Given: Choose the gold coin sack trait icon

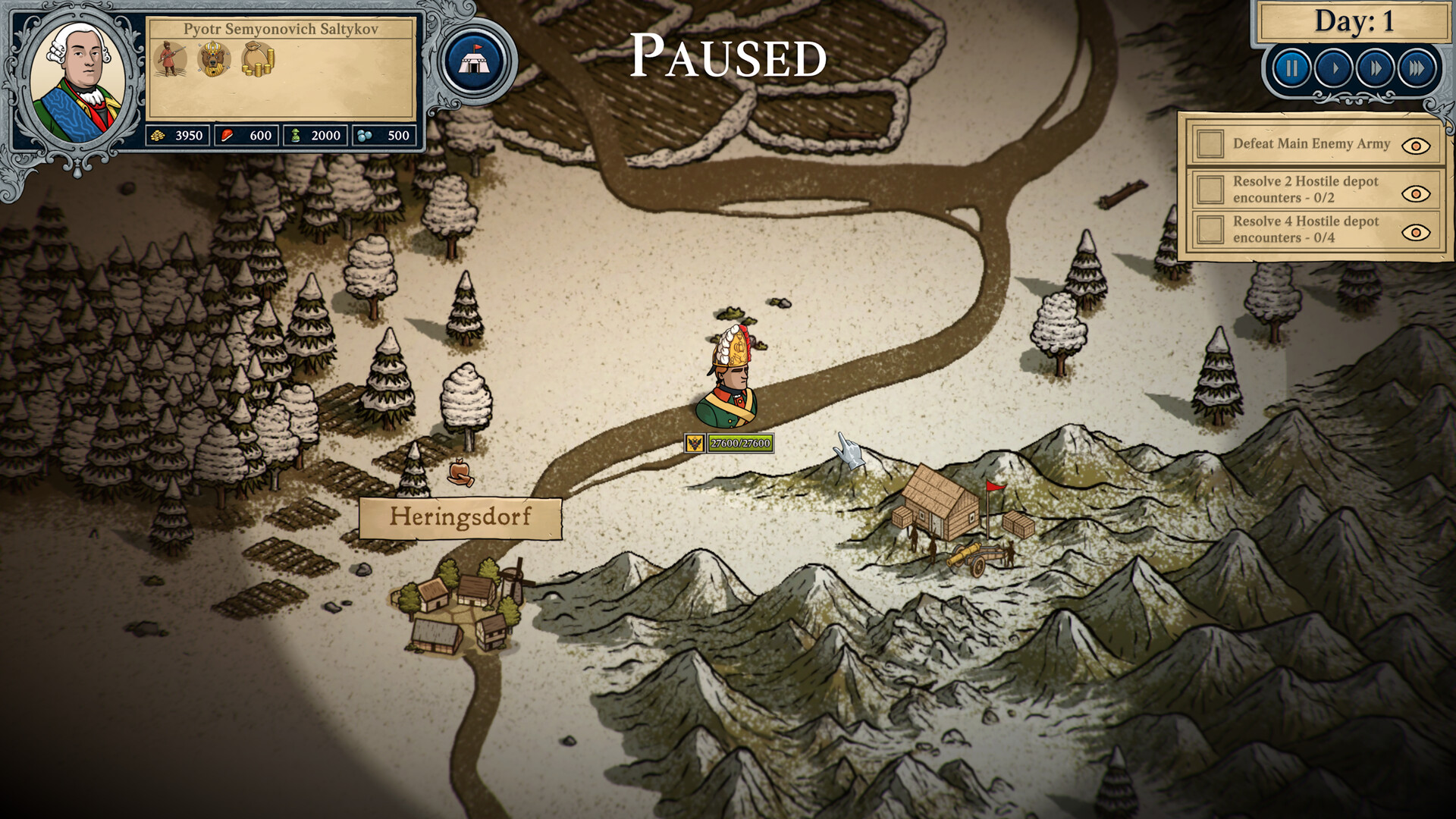Looking at the screenshot, I should pos(258,59).
